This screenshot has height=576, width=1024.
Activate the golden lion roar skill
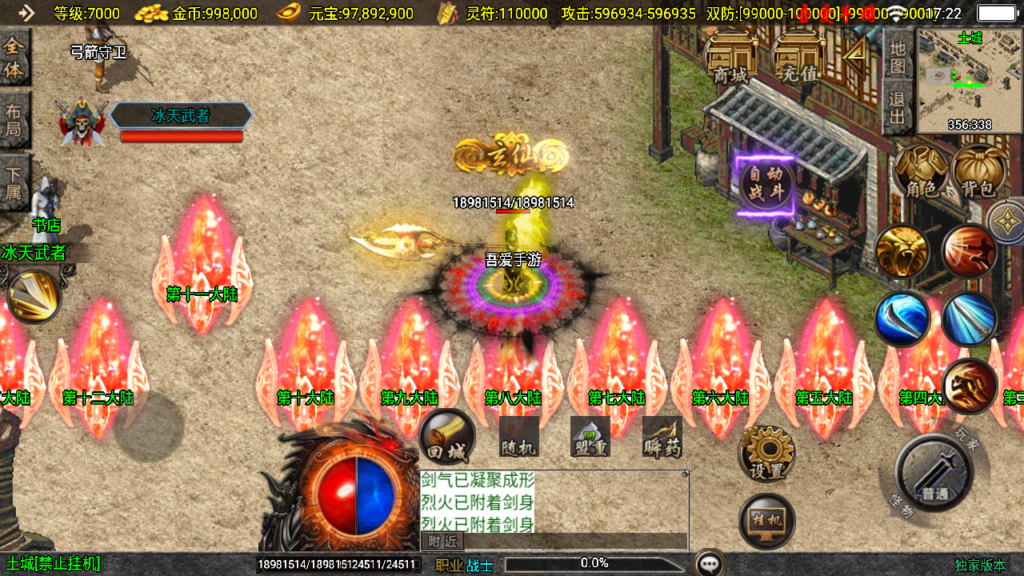tap(902, 251)
